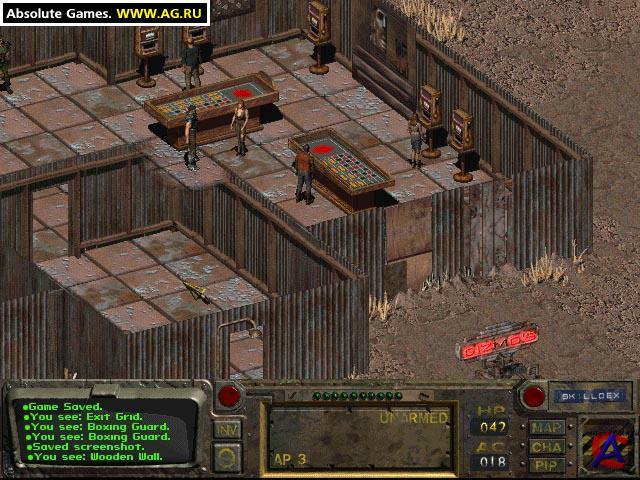Open the inventory with the INV button
The image size is (640, 480).
[227, 429]
